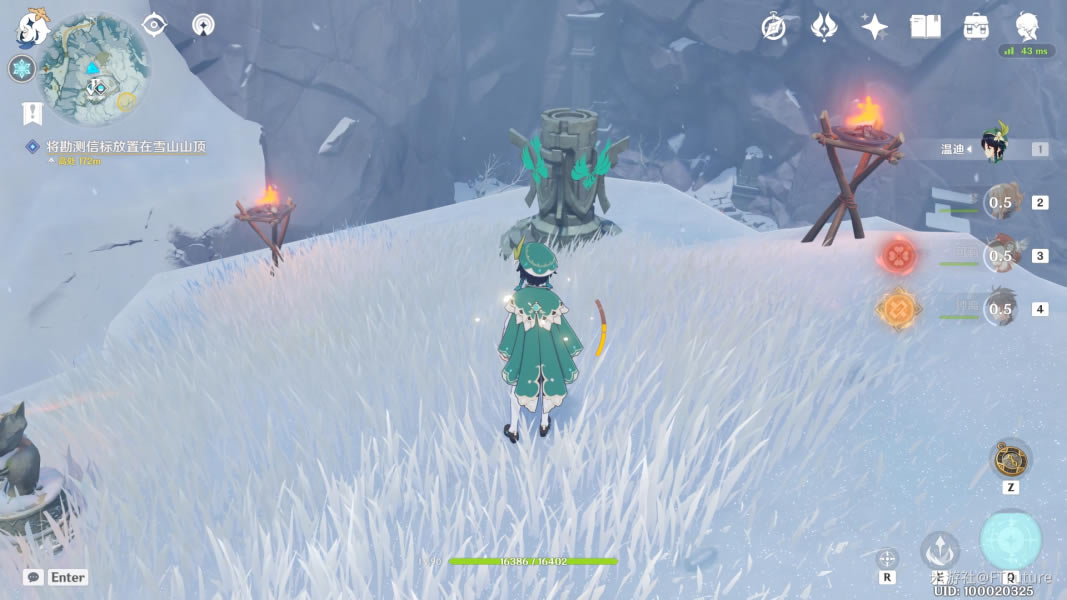1067x600 pixels.
Task: Open the winged emblem icon in the top bar
Action: tap(824, 27)
